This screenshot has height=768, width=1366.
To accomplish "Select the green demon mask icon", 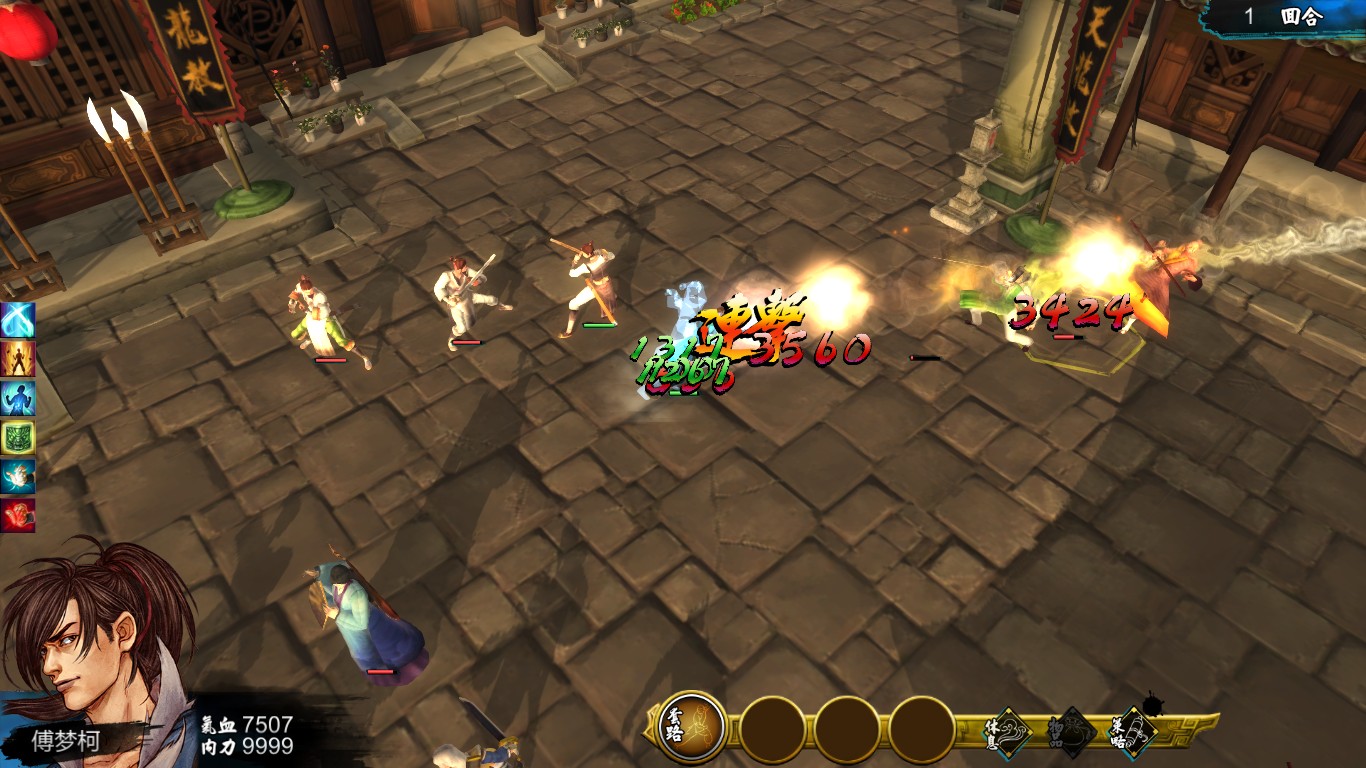I will 18,437.
